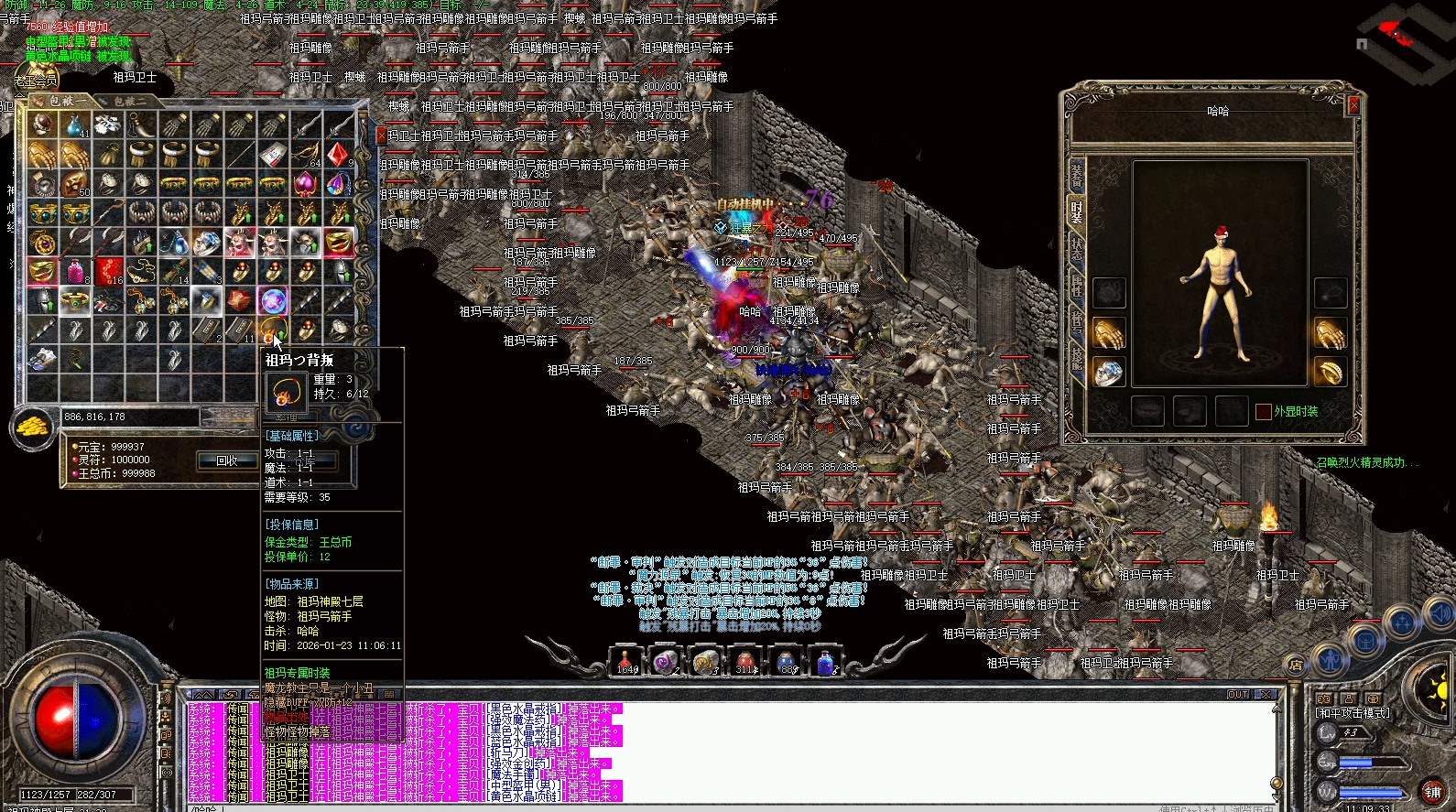This screenshot has height=812, width=1456.
Task: Click the OUT button on the chat box
Action: (1238, 695)
